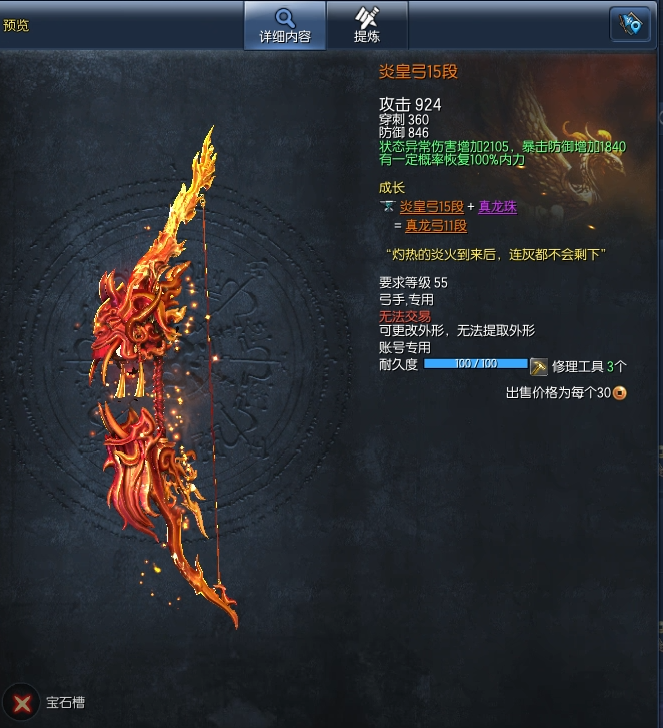Switch to the 详细内容 tab
The height and width of the screenshot is (728, 663).
[x=285, y=25]
